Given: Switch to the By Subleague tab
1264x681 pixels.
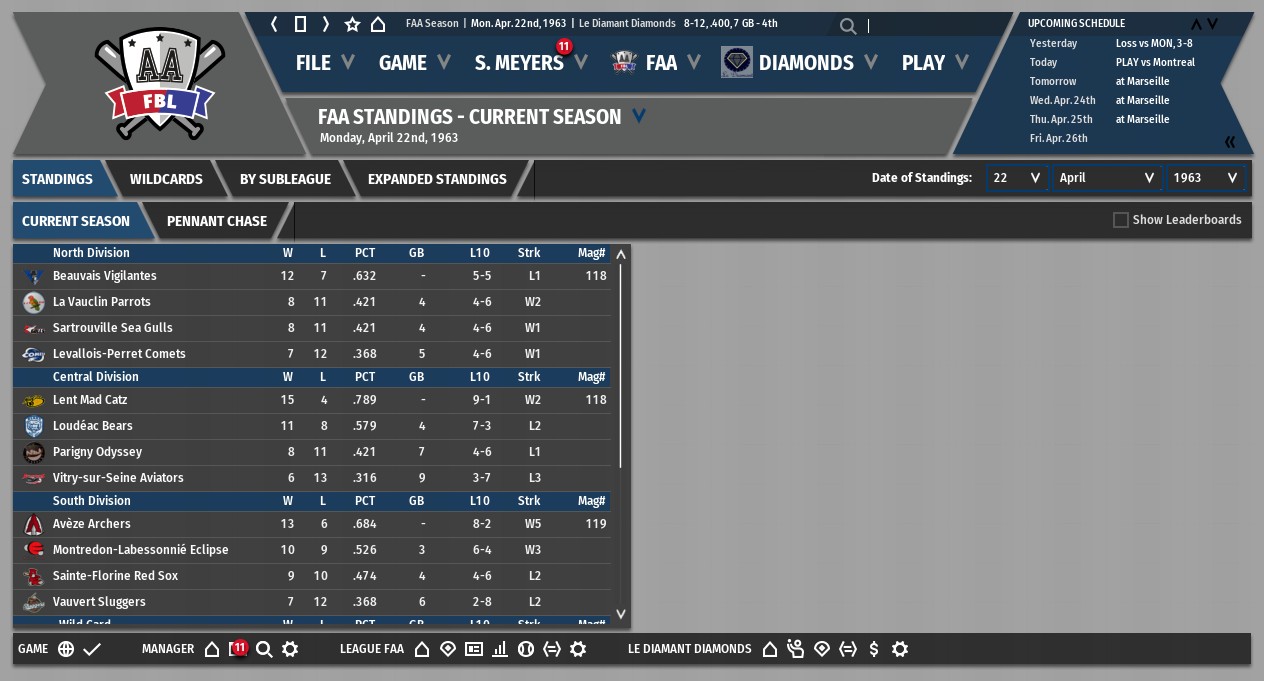Looking at the screenshot, I should point(285,179).
